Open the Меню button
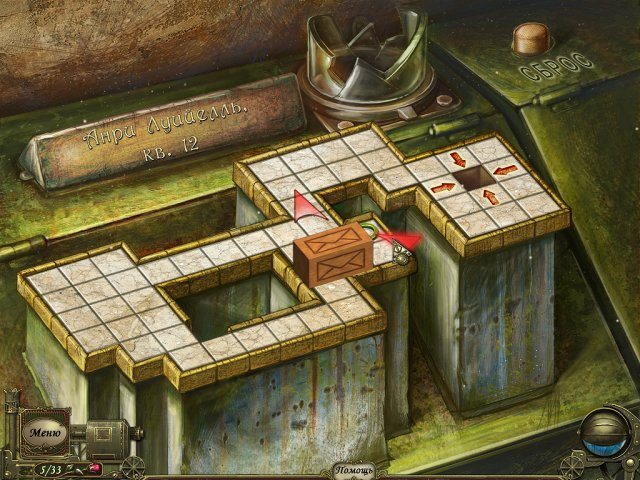Image resolution: width=640 pixels, height=480 pixels. click(x=44, y=433)
